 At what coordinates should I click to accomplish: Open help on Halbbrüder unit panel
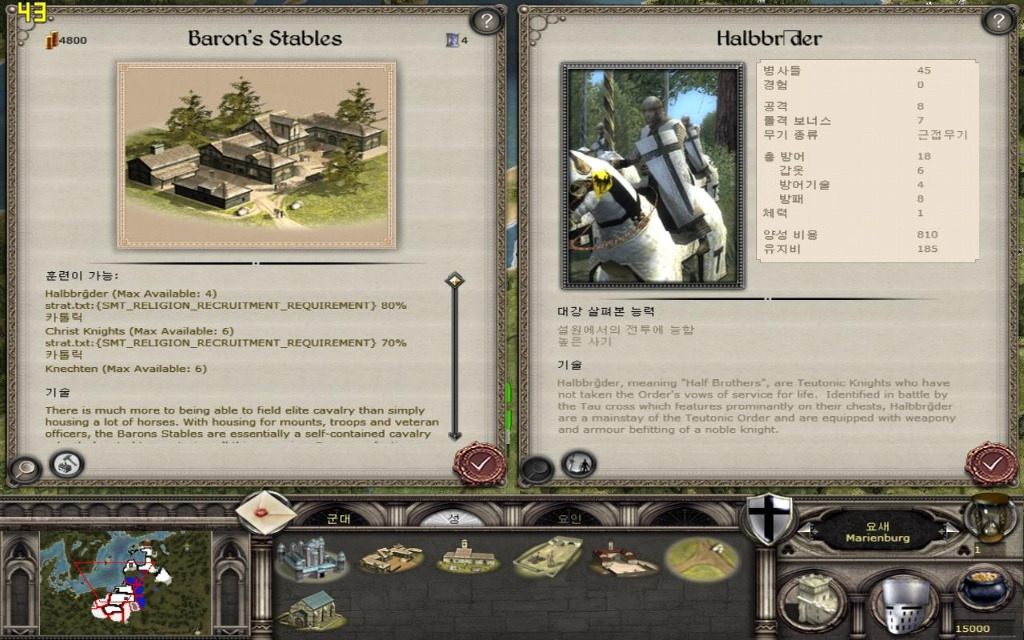998,20
